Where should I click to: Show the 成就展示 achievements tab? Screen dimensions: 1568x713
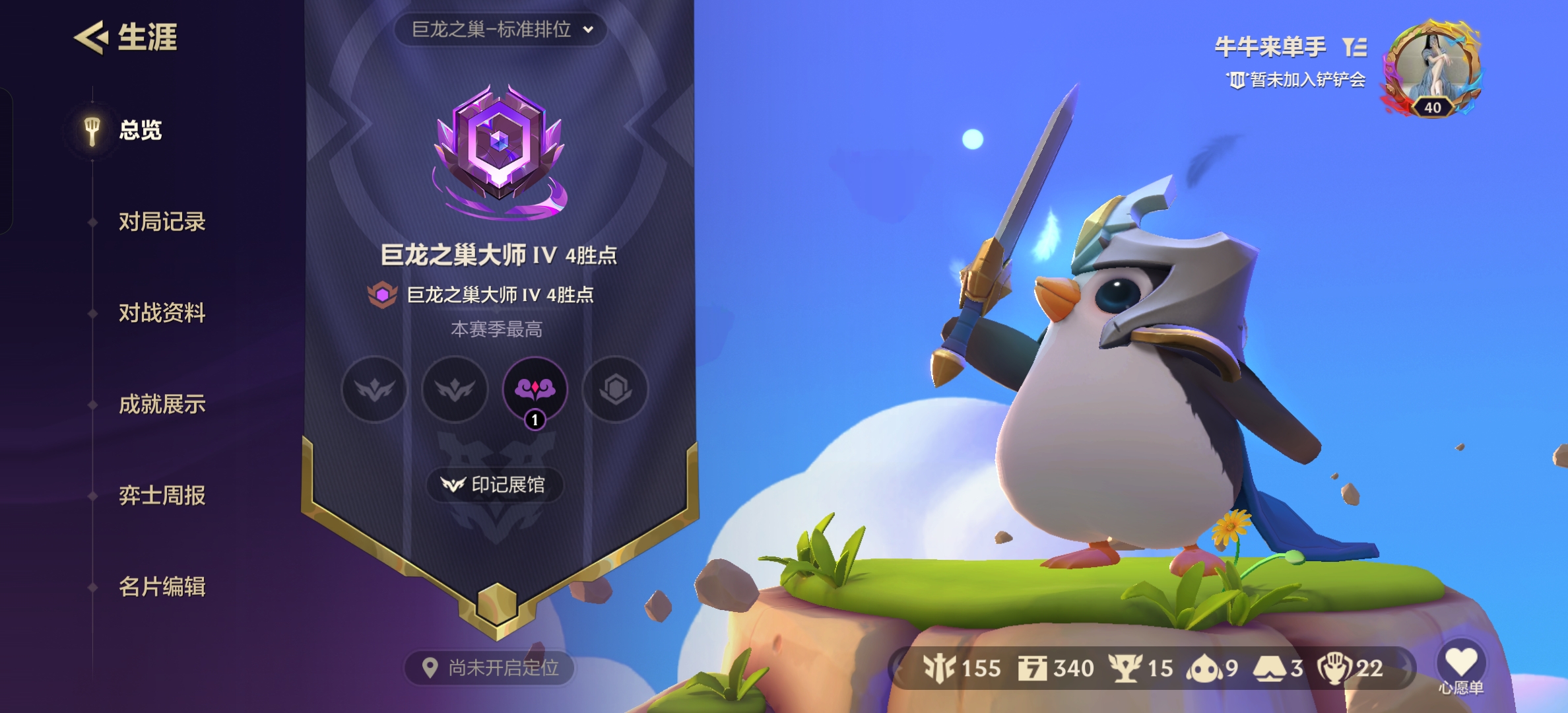tap(162, 404)
